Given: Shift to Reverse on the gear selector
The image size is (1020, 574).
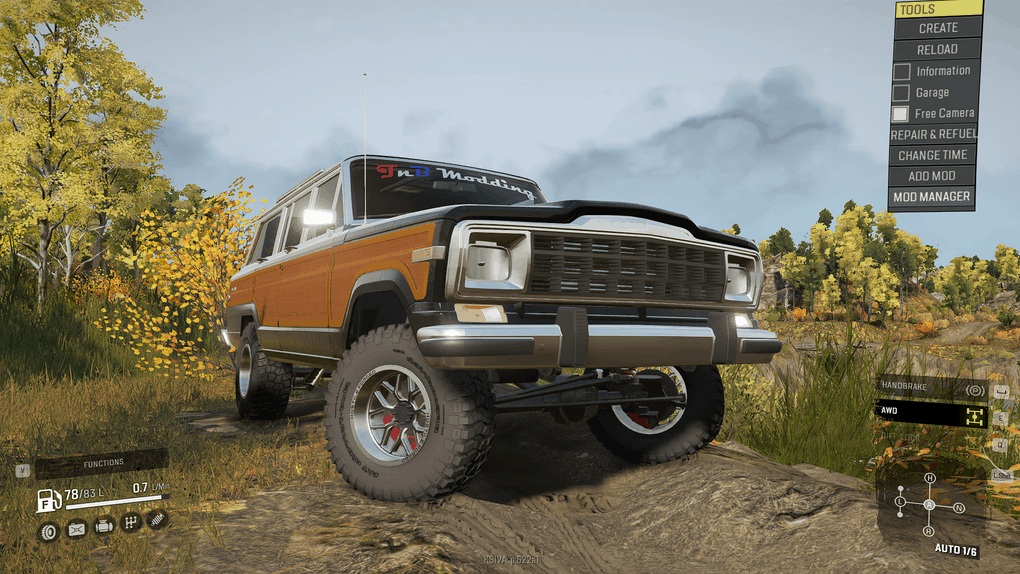Looking at the screenshot, I should pyautogui.click(x=929, y=531).
